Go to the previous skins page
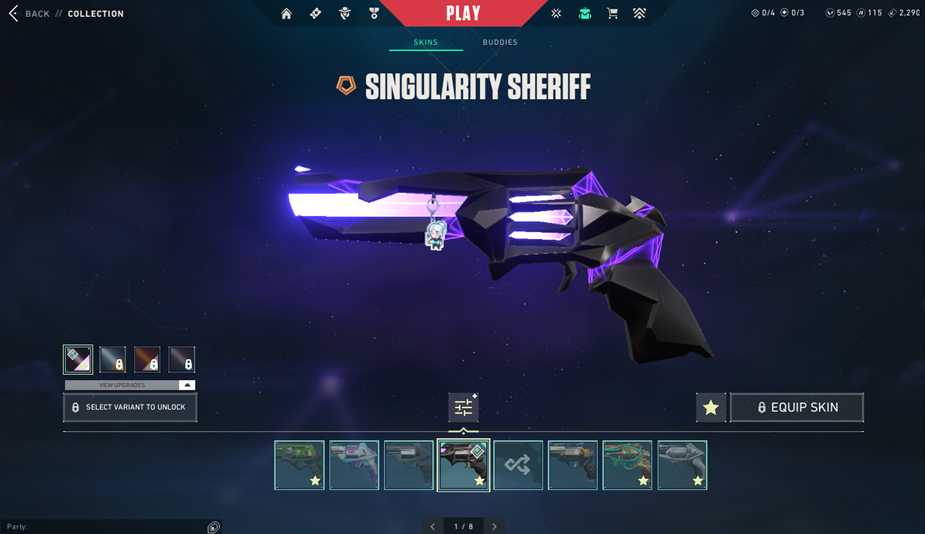Screen dimensions: 925x534 tap(433, 526)
